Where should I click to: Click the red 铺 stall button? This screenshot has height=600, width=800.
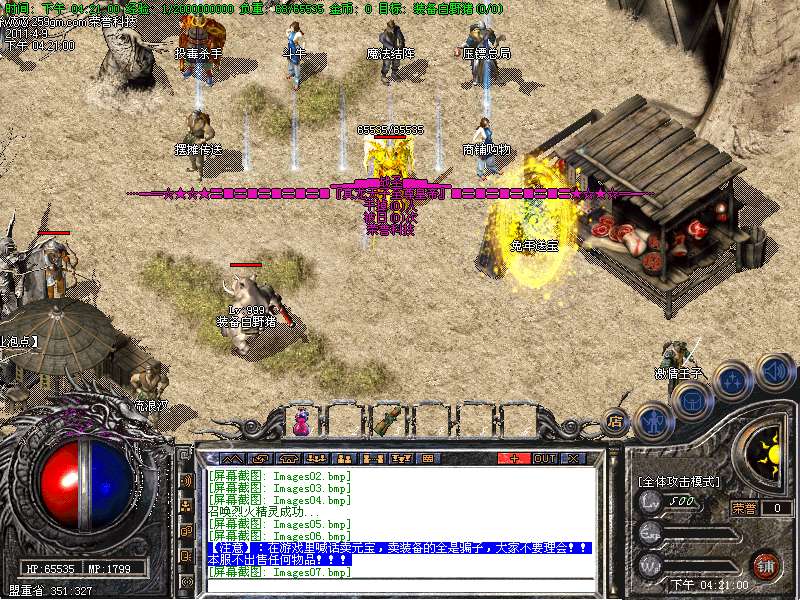tap(766, 563)
